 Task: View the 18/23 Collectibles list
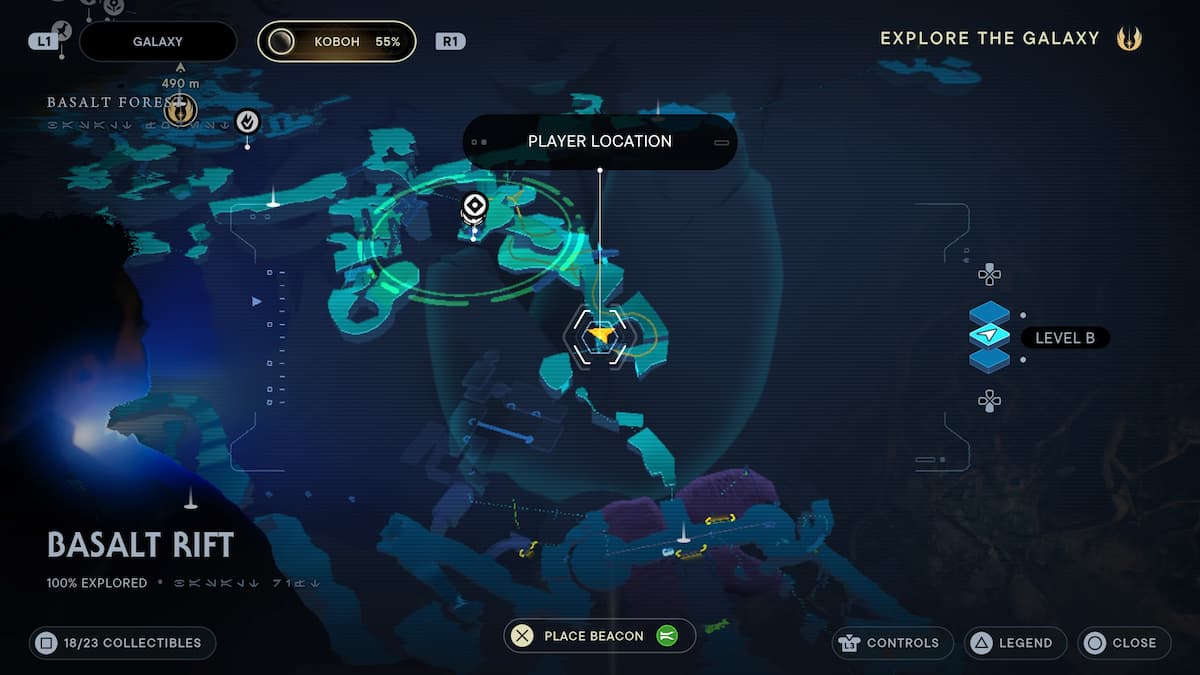(x=122, y=643)
